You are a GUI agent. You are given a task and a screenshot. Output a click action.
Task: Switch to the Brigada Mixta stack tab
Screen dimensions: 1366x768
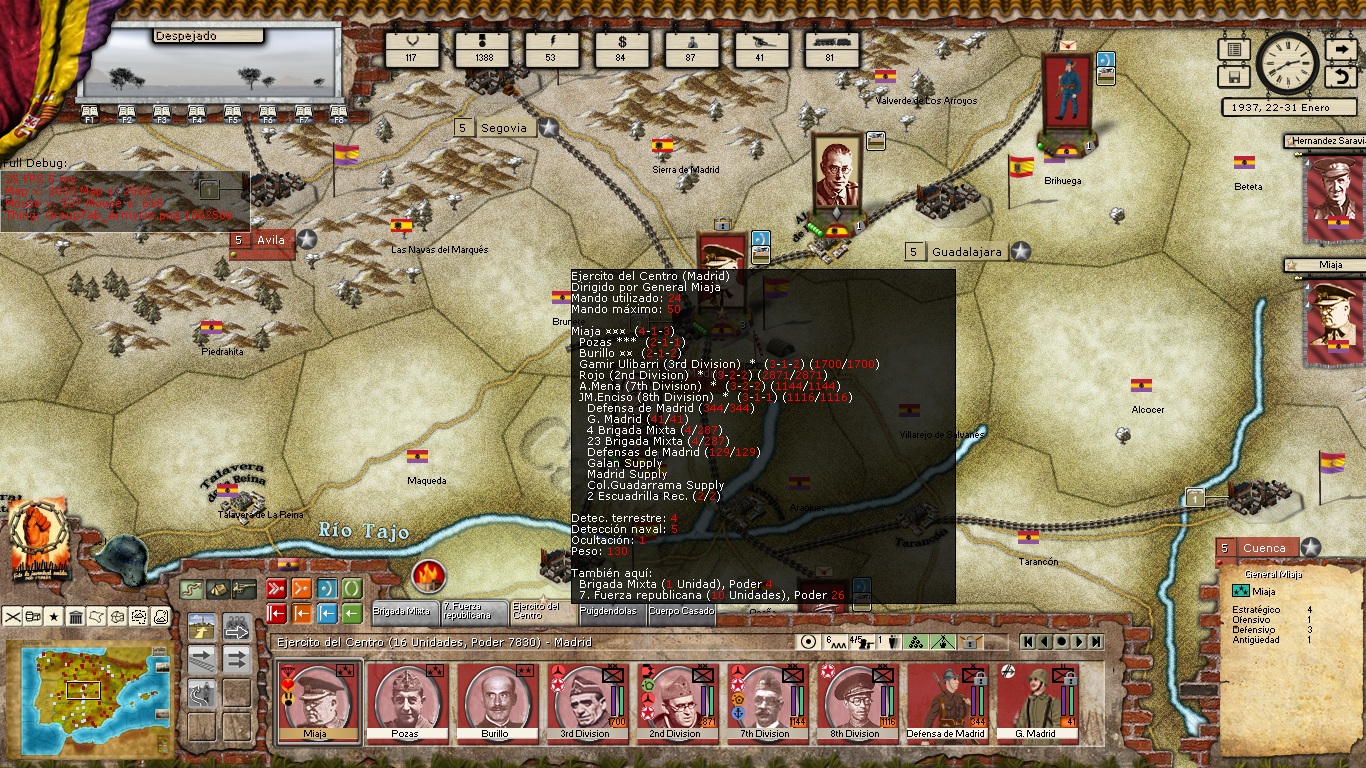[403, 611]
